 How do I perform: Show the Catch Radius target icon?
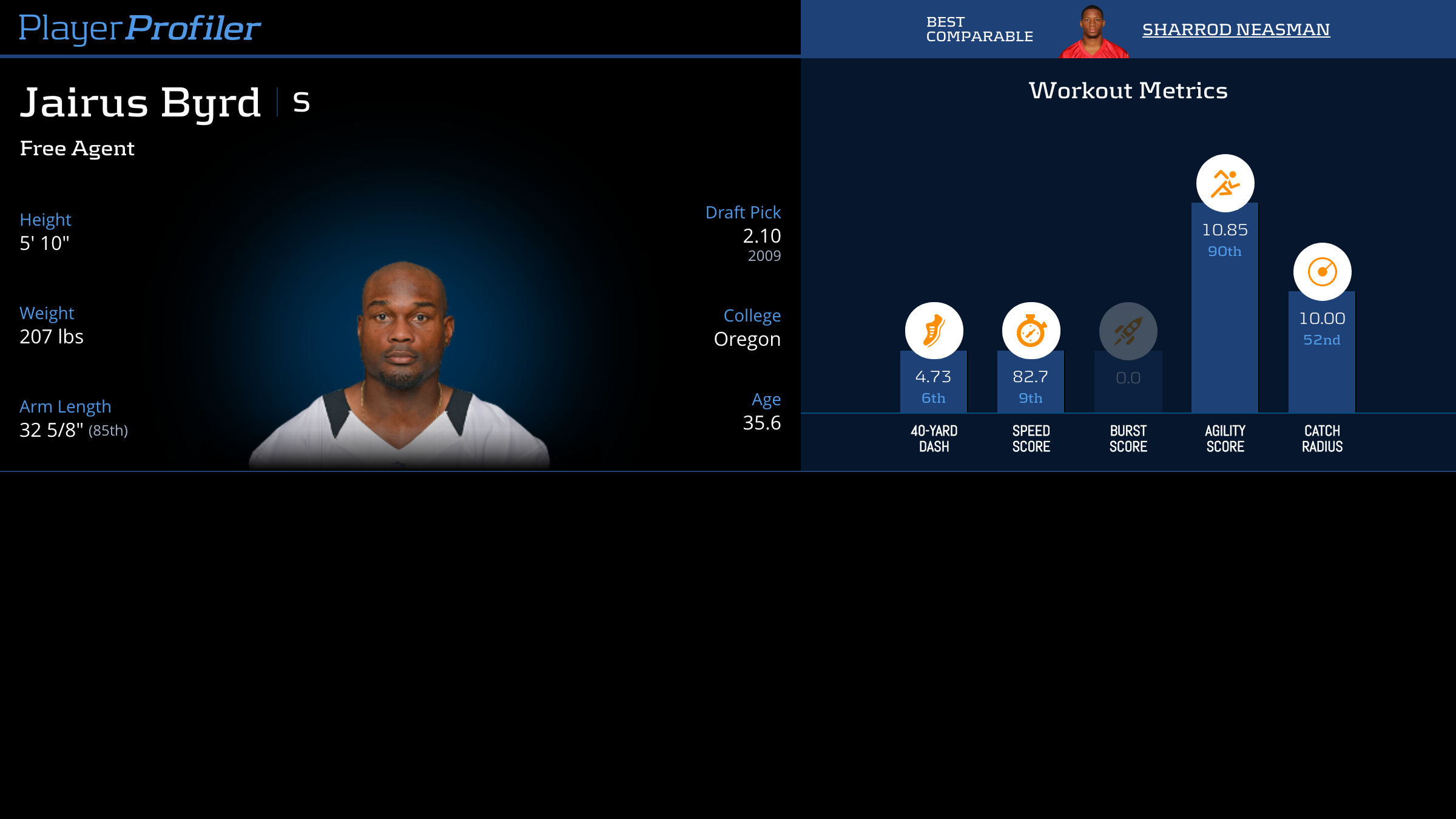tap(1322, 272)
